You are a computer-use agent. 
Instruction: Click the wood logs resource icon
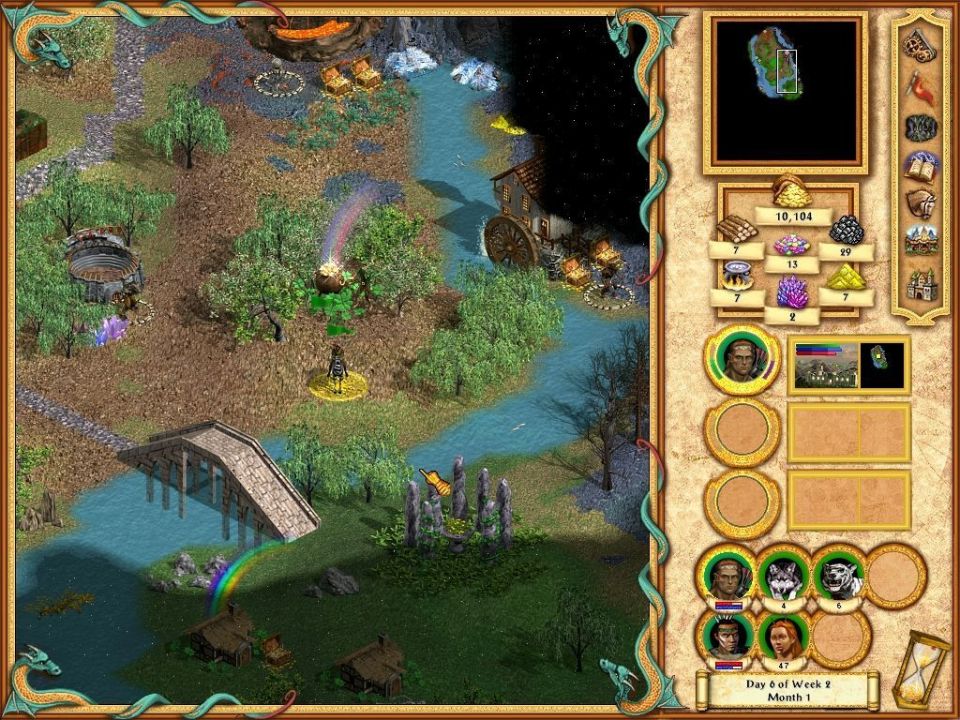(735, 228)
